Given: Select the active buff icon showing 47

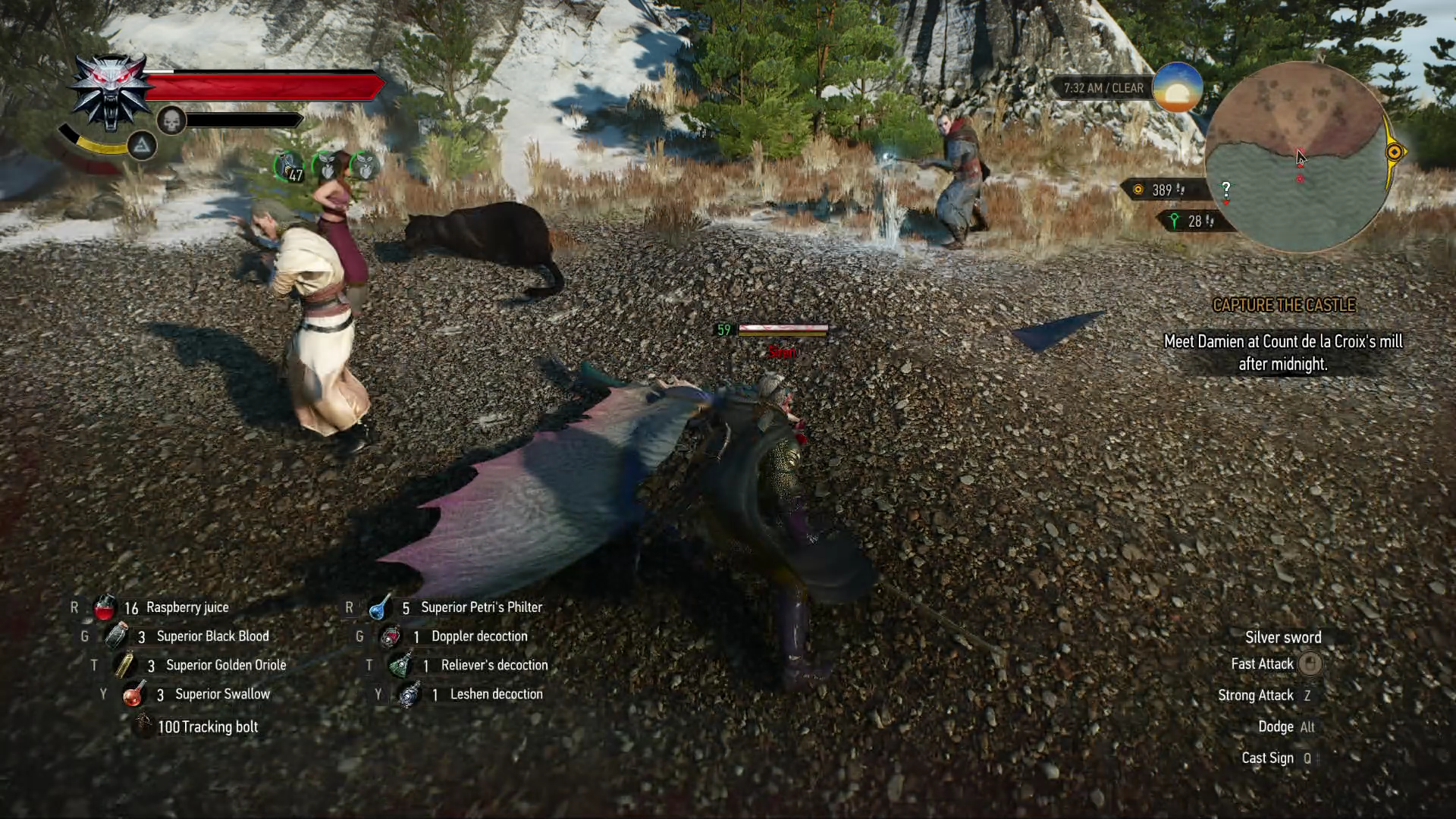Looking at the screenshot, I should [289, 166].
